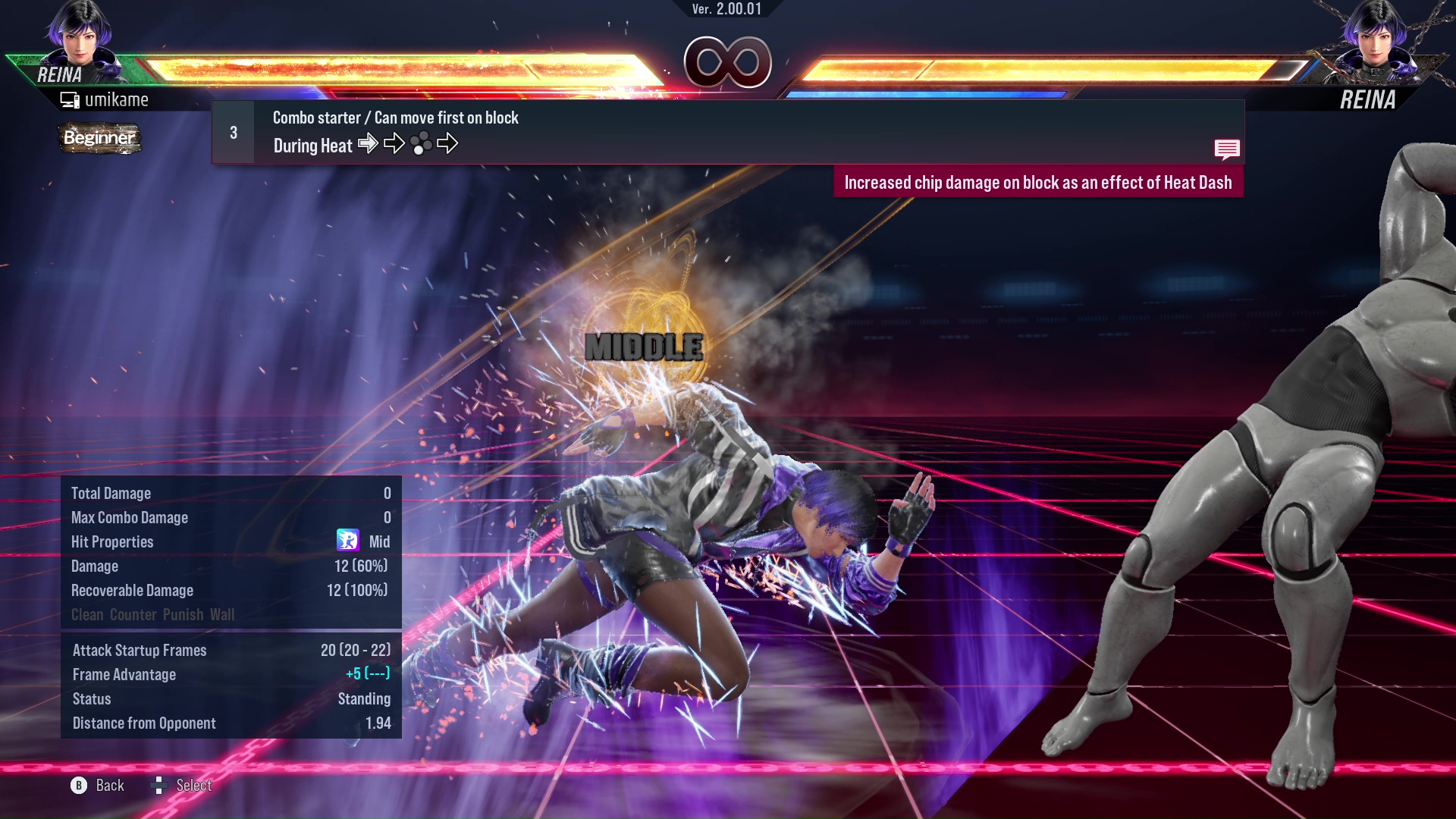Click the last forward arrow input icon
This screenshot has width=1456, height=819.
point(449,143)
